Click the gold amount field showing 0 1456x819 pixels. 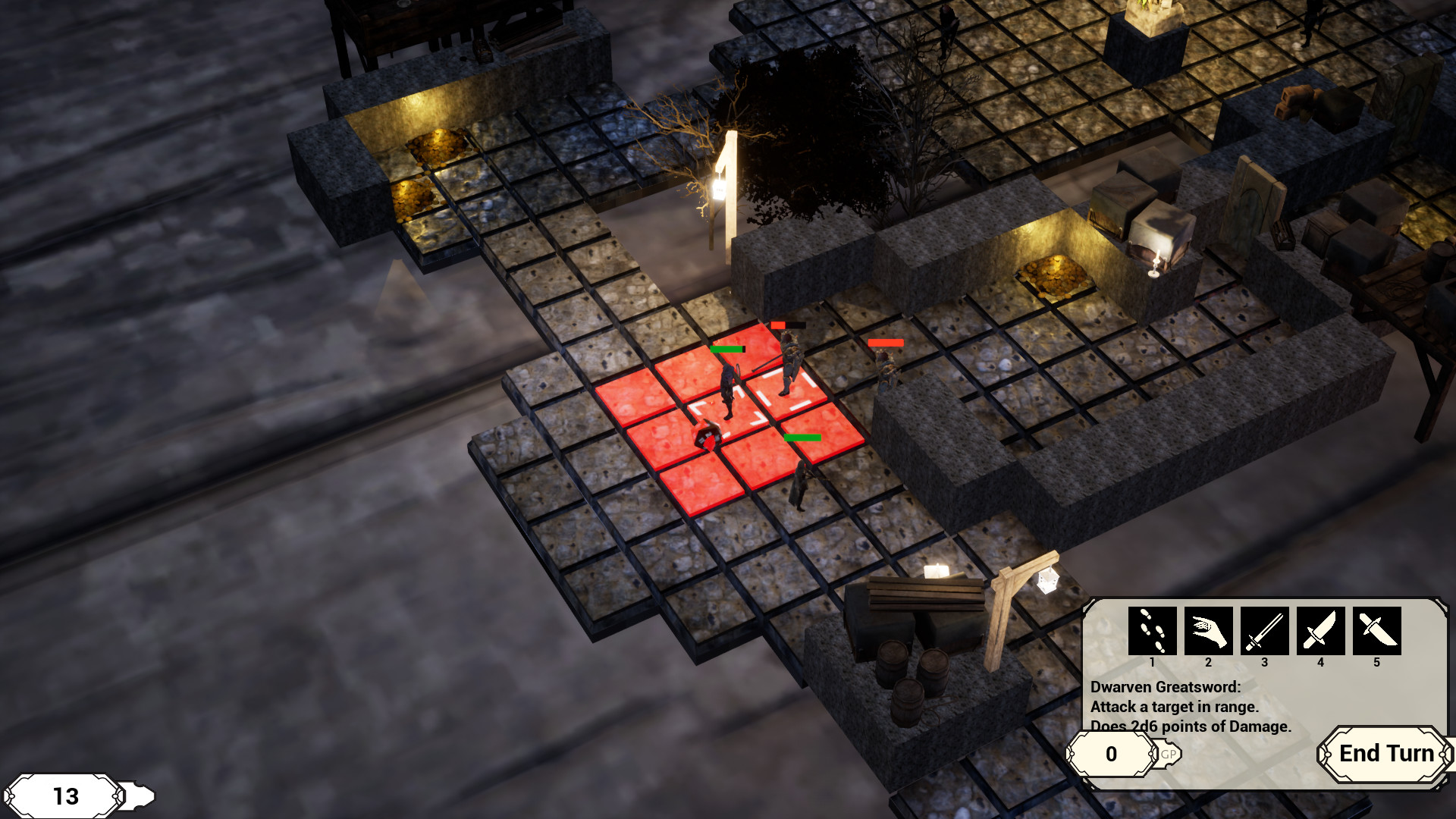tap(1111, 755)
